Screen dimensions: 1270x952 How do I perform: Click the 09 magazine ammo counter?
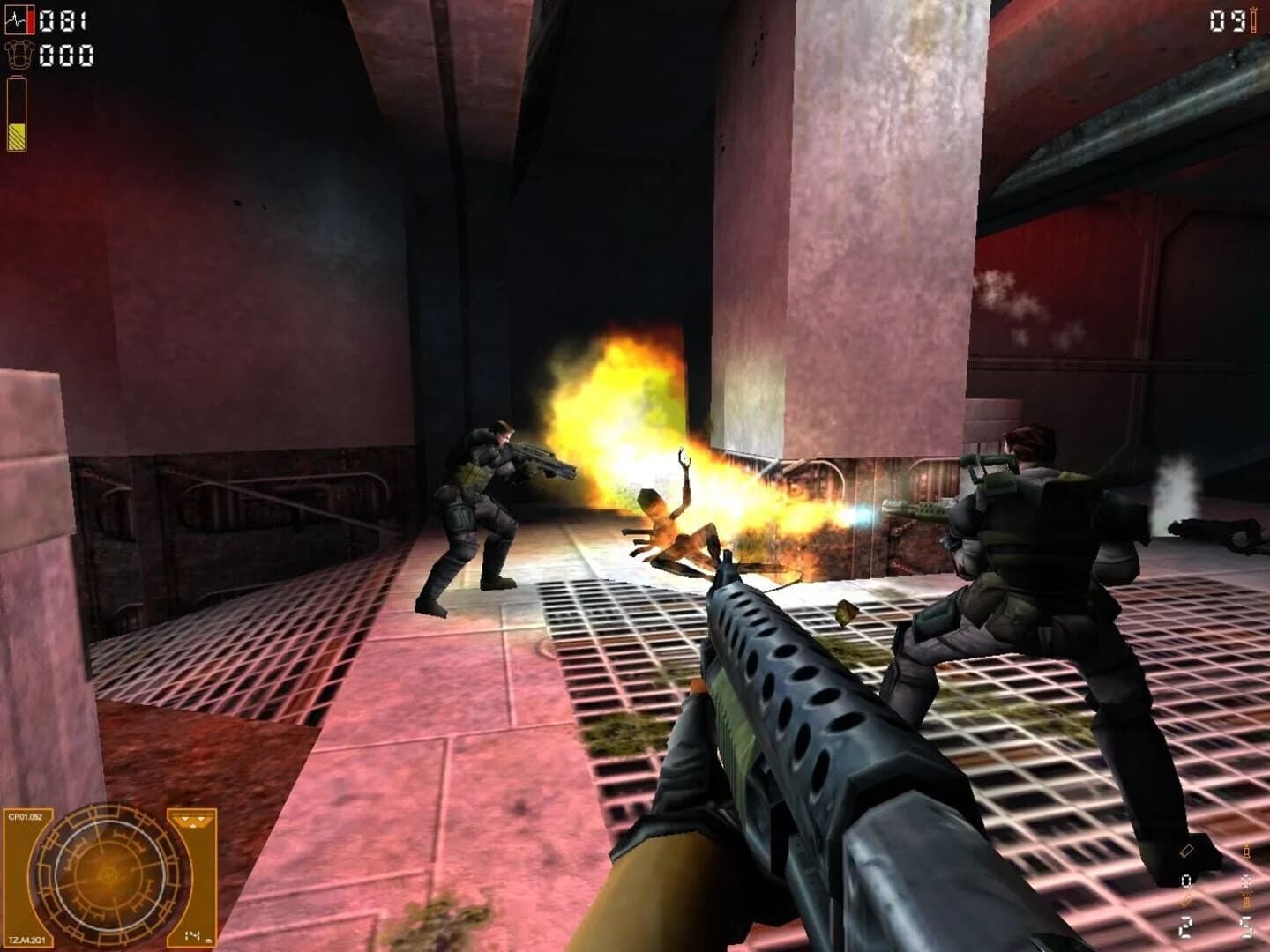click(x=1226, y=19)
